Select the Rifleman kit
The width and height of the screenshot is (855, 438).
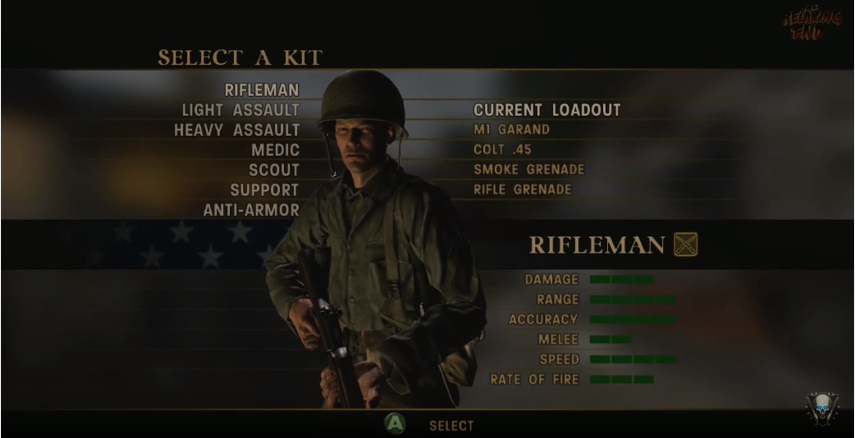click(x=261, y=90)
